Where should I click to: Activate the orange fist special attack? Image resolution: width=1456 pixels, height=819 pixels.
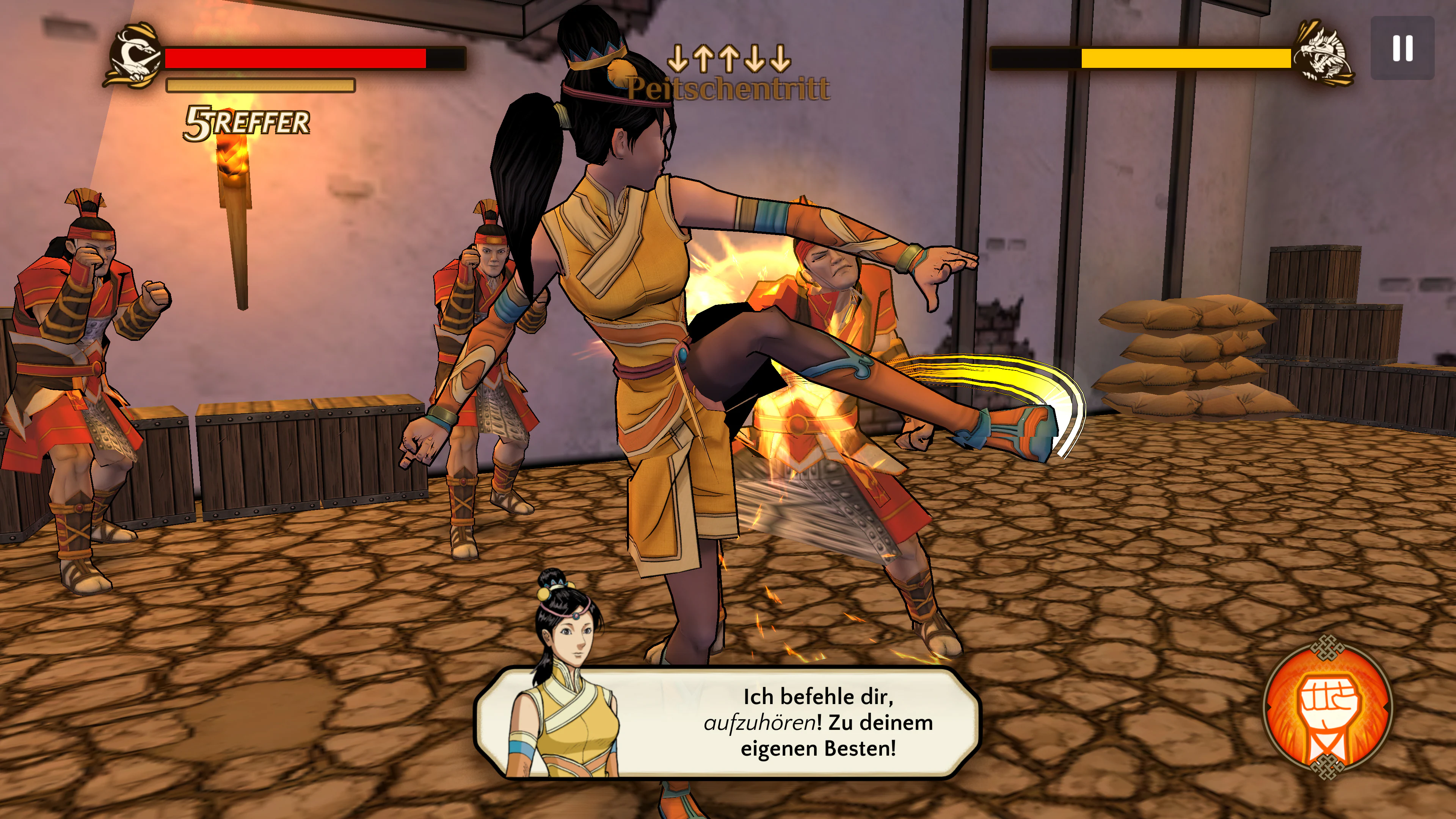coord(1328,706)
